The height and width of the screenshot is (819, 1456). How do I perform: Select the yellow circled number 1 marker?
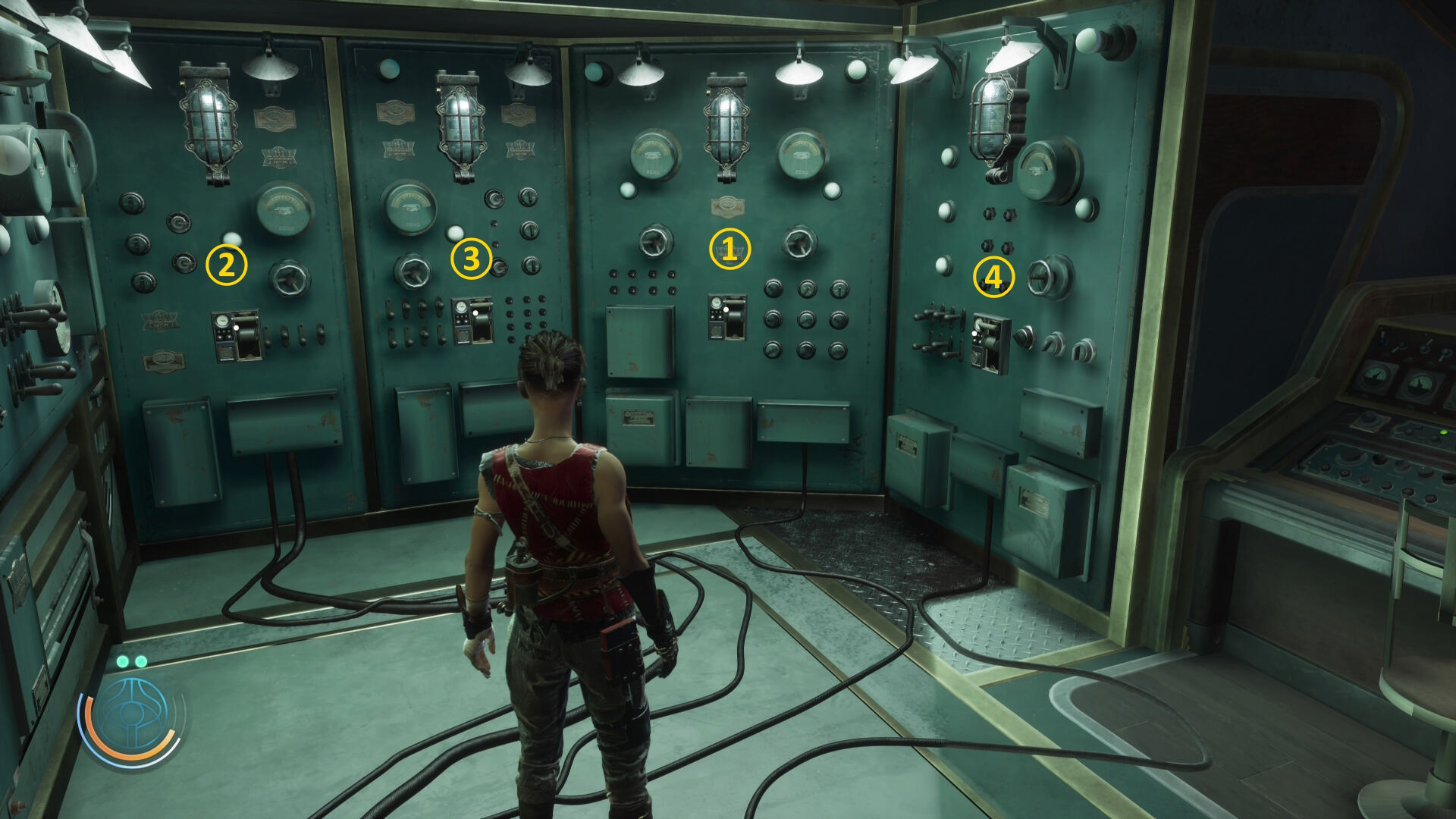tap(730, 249)
